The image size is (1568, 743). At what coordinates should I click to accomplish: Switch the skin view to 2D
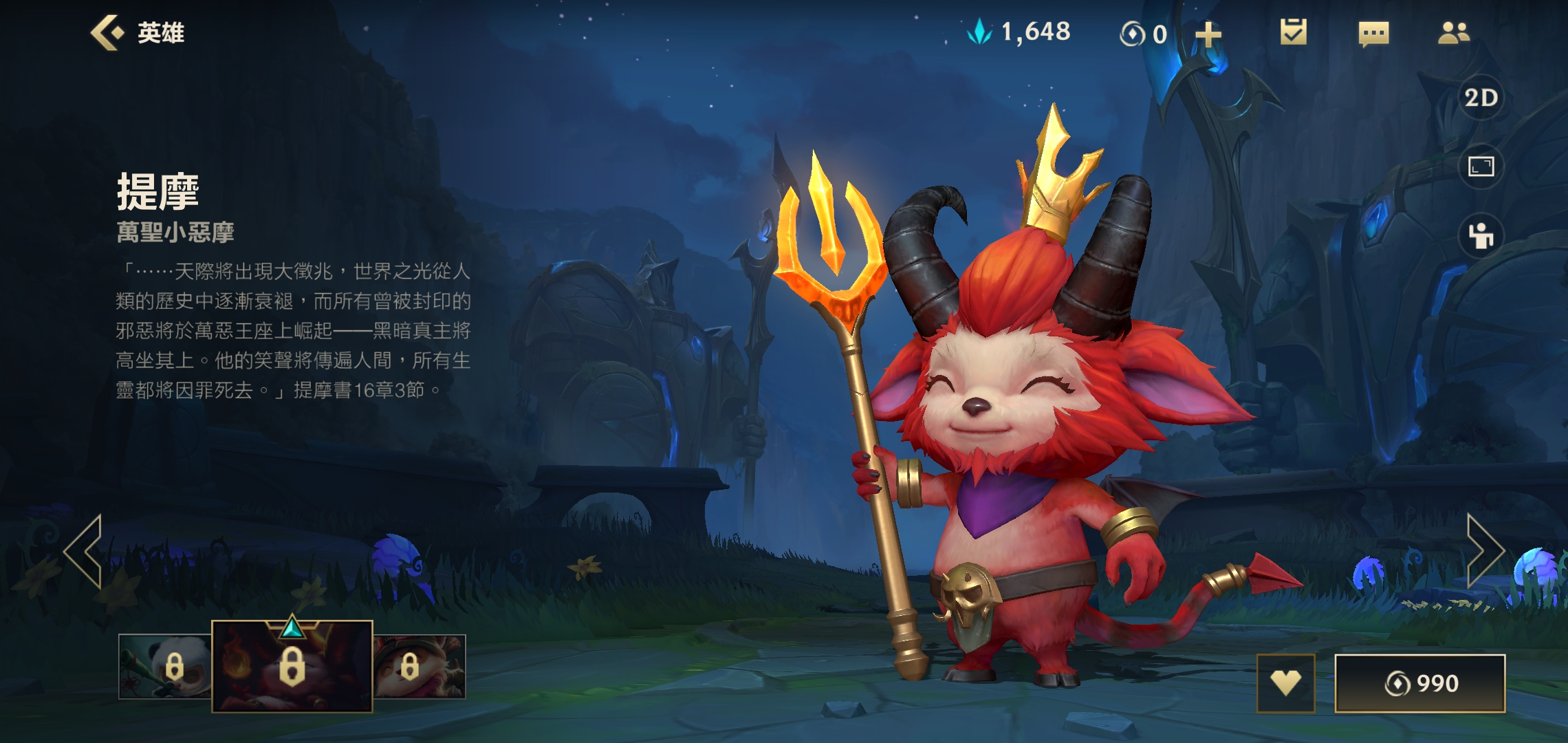(1481, 98)
